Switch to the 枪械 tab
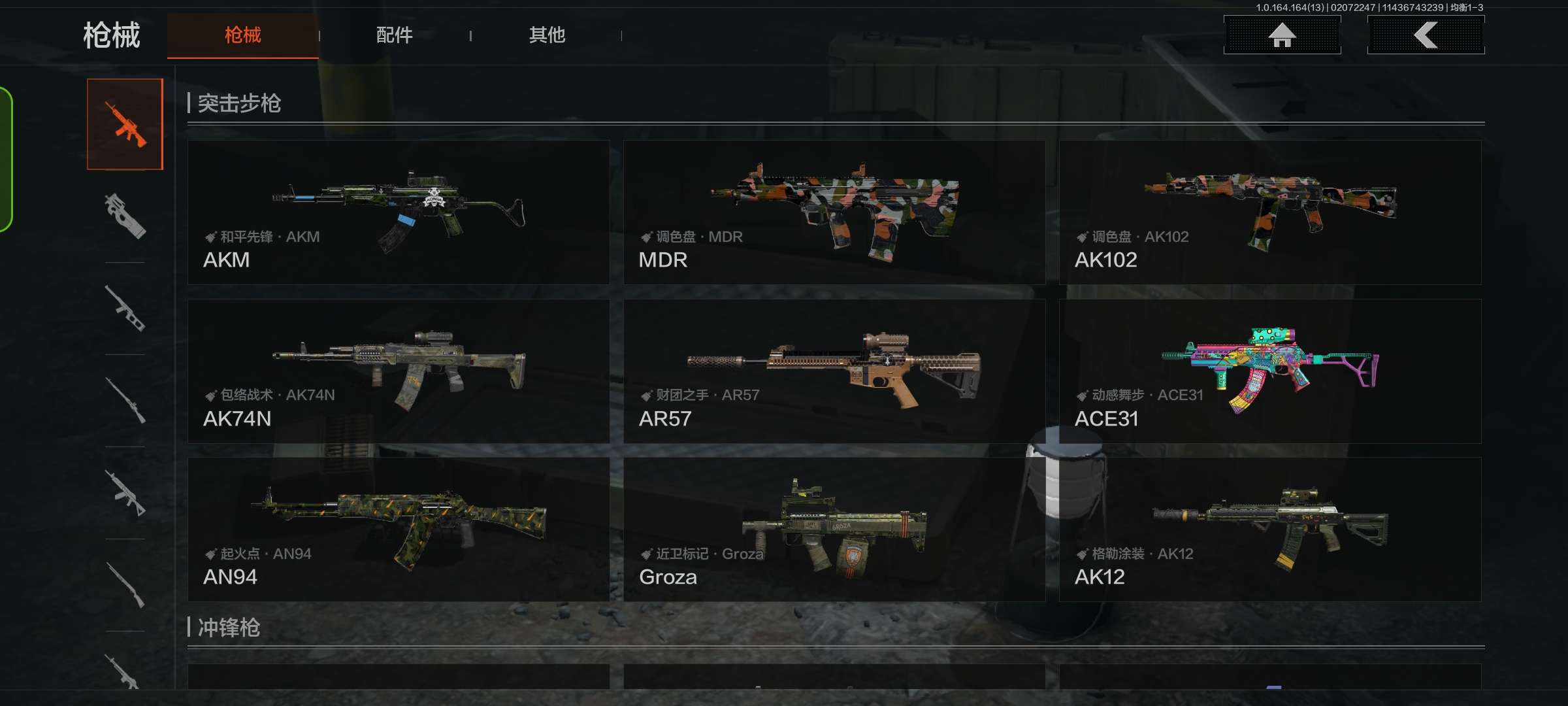The width and height of the screenshot is (1568, 706). pos(242,35)
